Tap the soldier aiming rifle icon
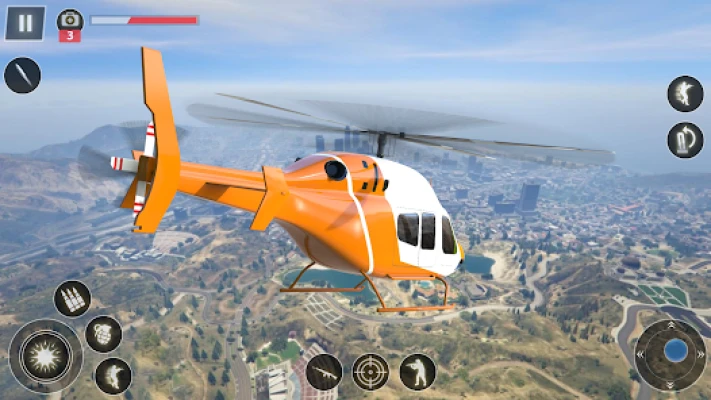Image resolution: width=711 pixels, height=400 pixels. click(417, 372)
